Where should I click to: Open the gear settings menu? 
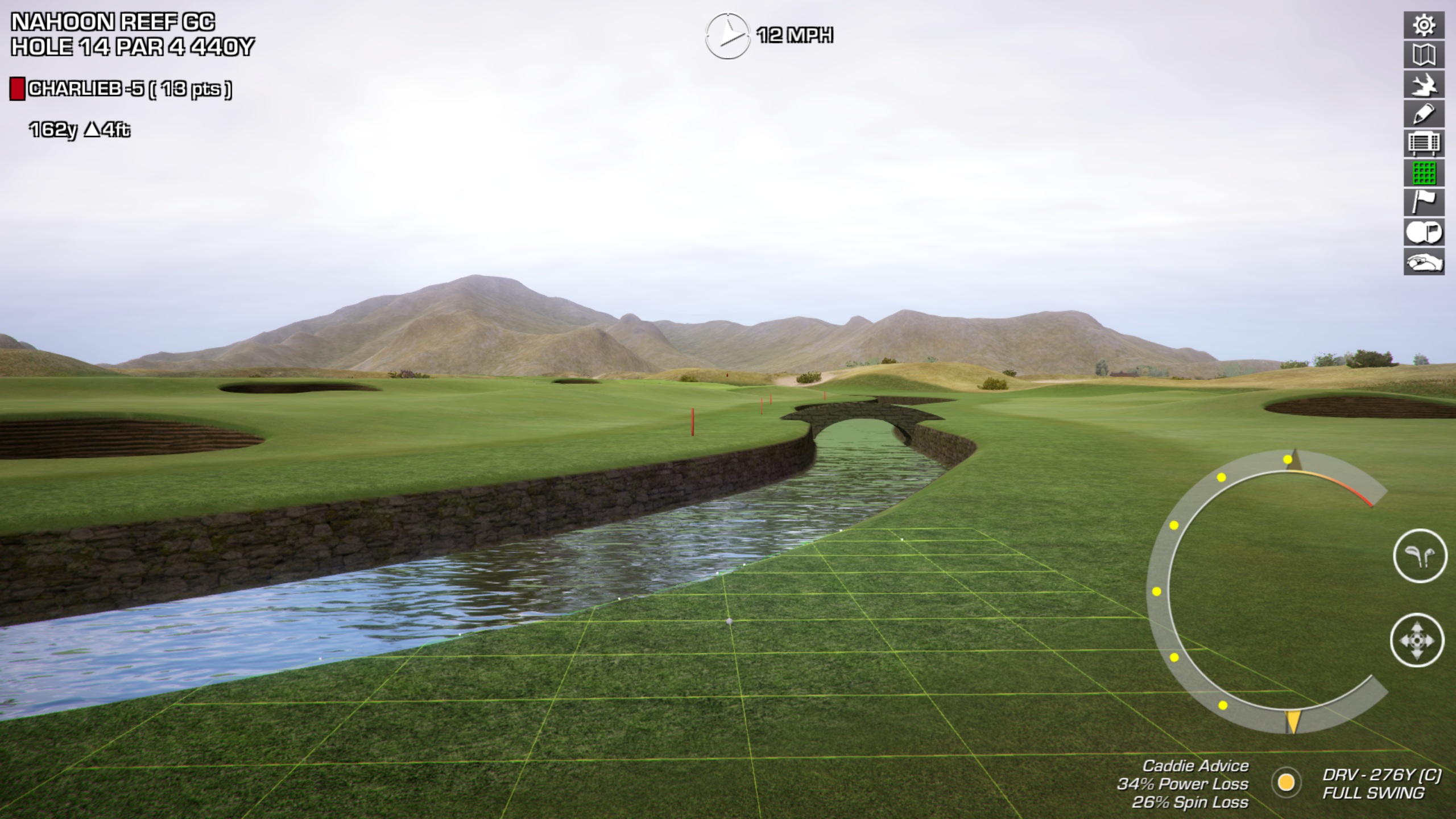[1424, 26]
